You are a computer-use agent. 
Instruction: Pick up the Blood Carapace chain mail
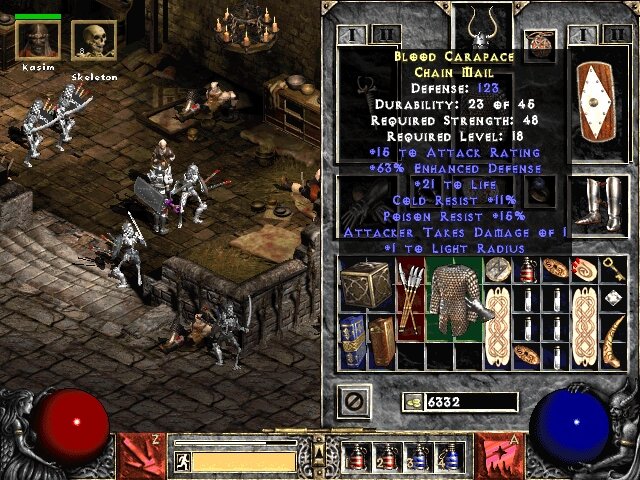[454, 298]
